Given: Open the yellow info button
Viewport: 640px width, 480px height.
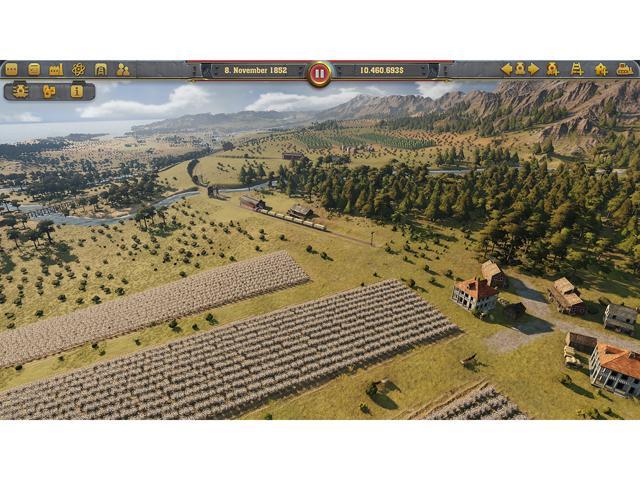Looking at the screenshot, I should tap(77, 91).
